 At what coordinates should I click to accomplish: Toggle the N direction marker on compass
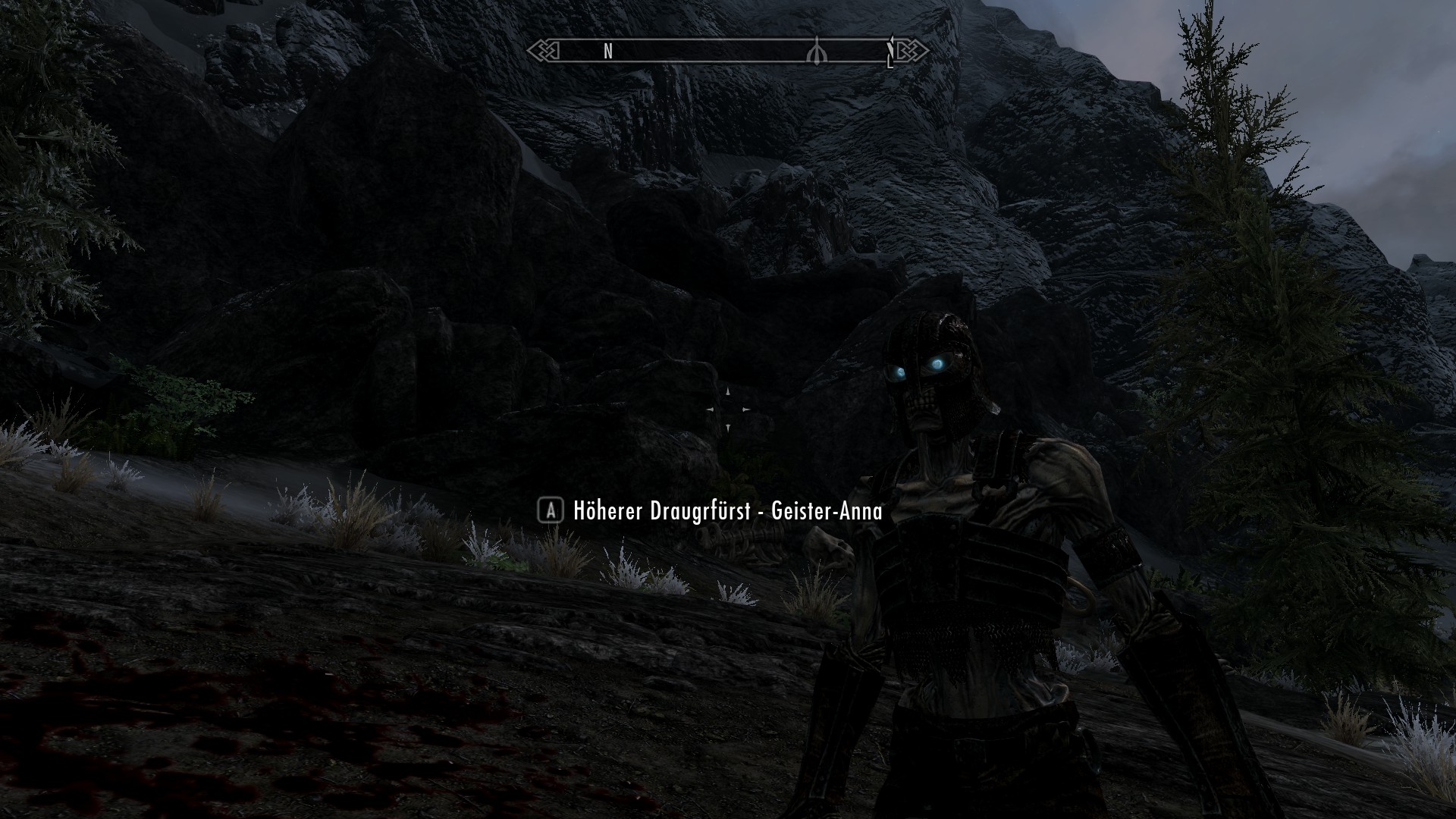point(607,52)
